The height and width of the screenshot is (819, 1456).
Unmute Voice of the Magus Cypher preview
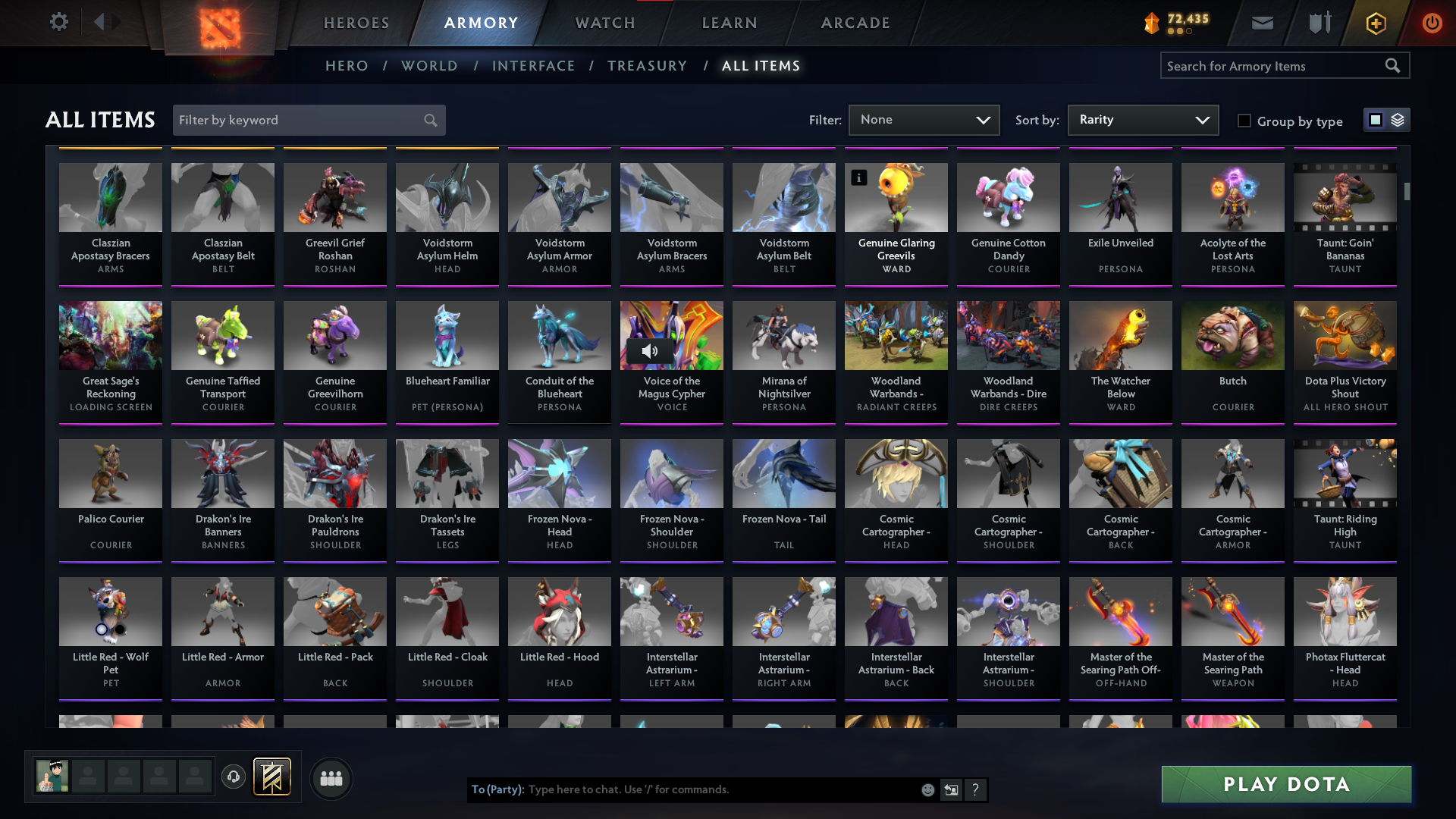click(650, 351)
